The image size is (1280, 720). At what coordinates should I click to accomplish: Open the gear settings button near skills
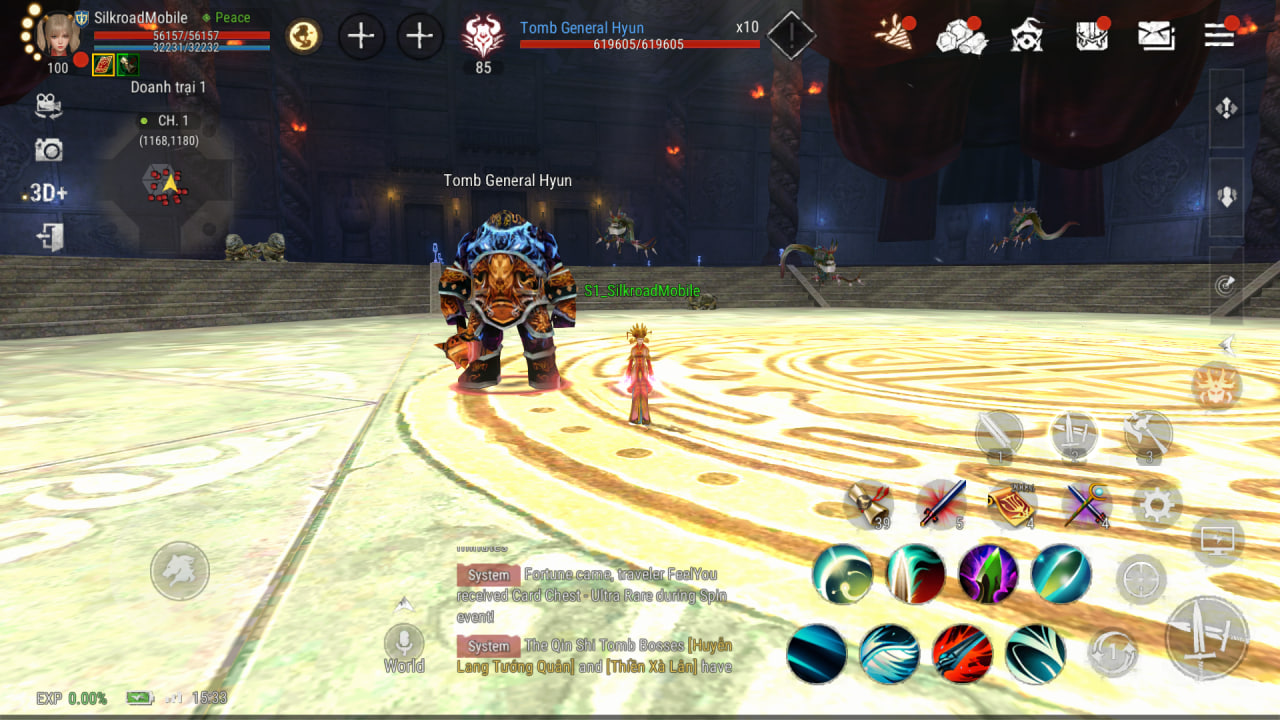[x=1157, y=506]
